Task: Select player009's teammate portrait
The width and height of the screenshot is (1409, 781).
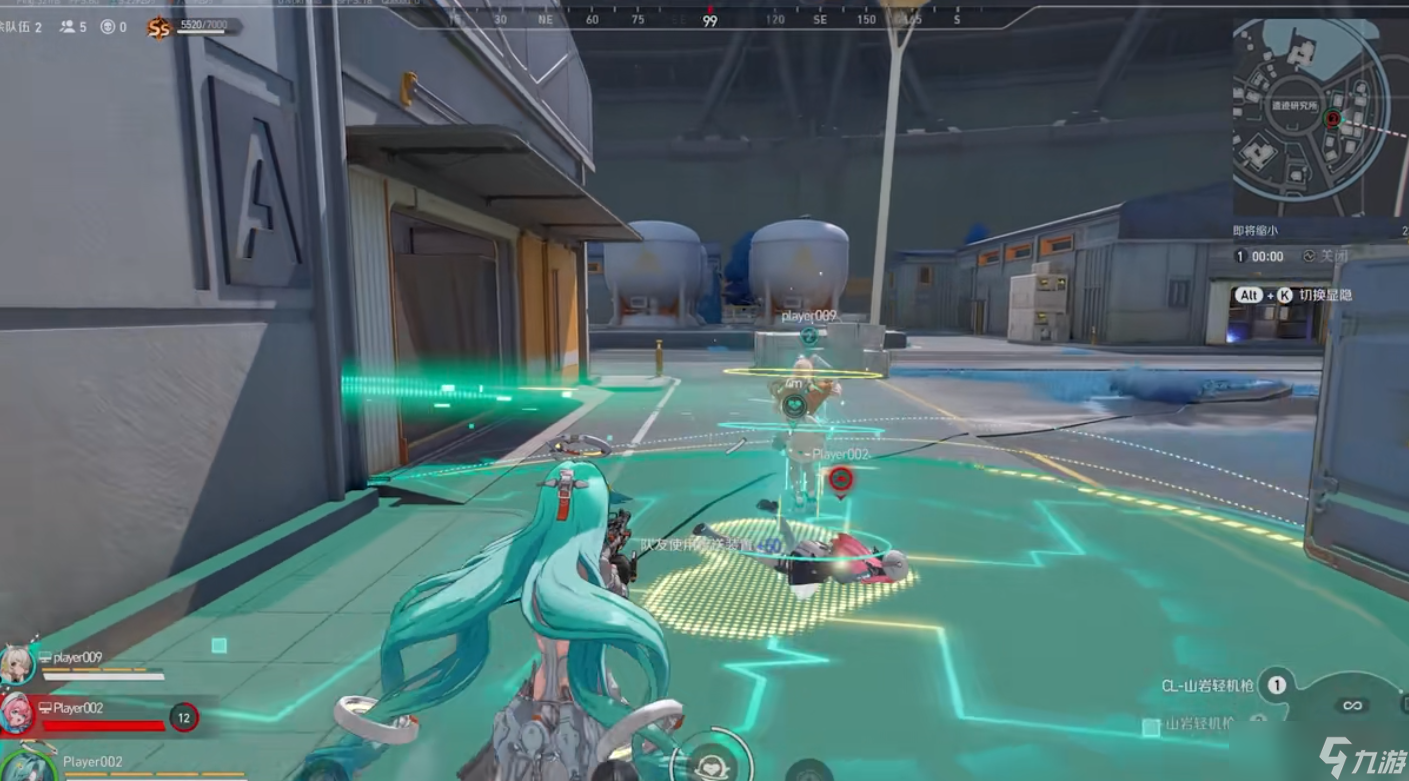Action: pyautogui.click(x=17, y=663)
